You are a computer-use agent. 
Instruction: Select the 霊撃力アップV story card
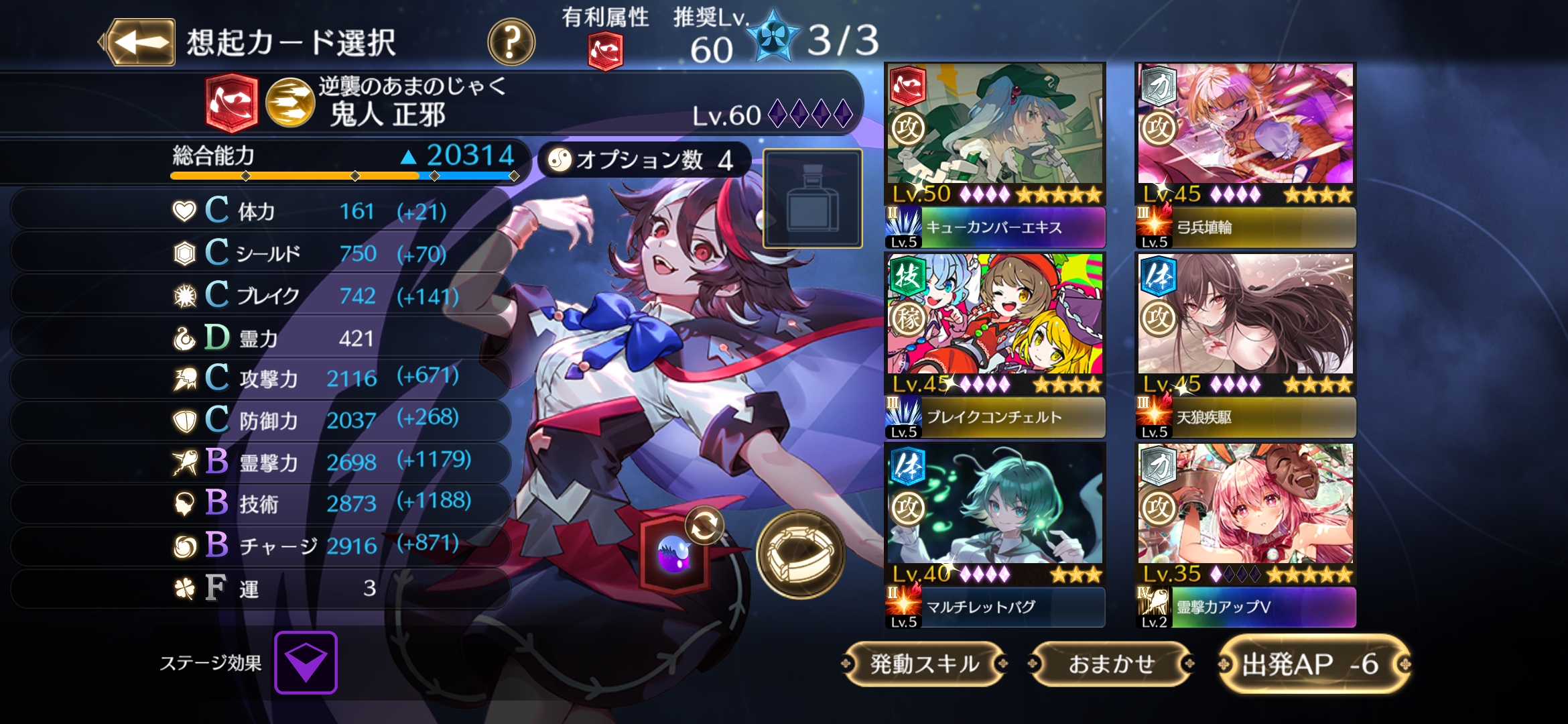1245,535
